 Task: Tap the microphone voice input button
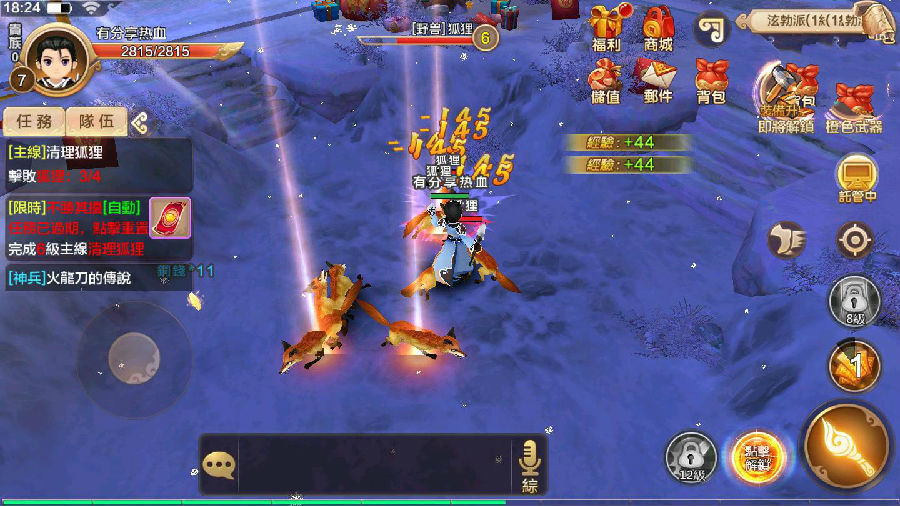(x=529, y=463)
